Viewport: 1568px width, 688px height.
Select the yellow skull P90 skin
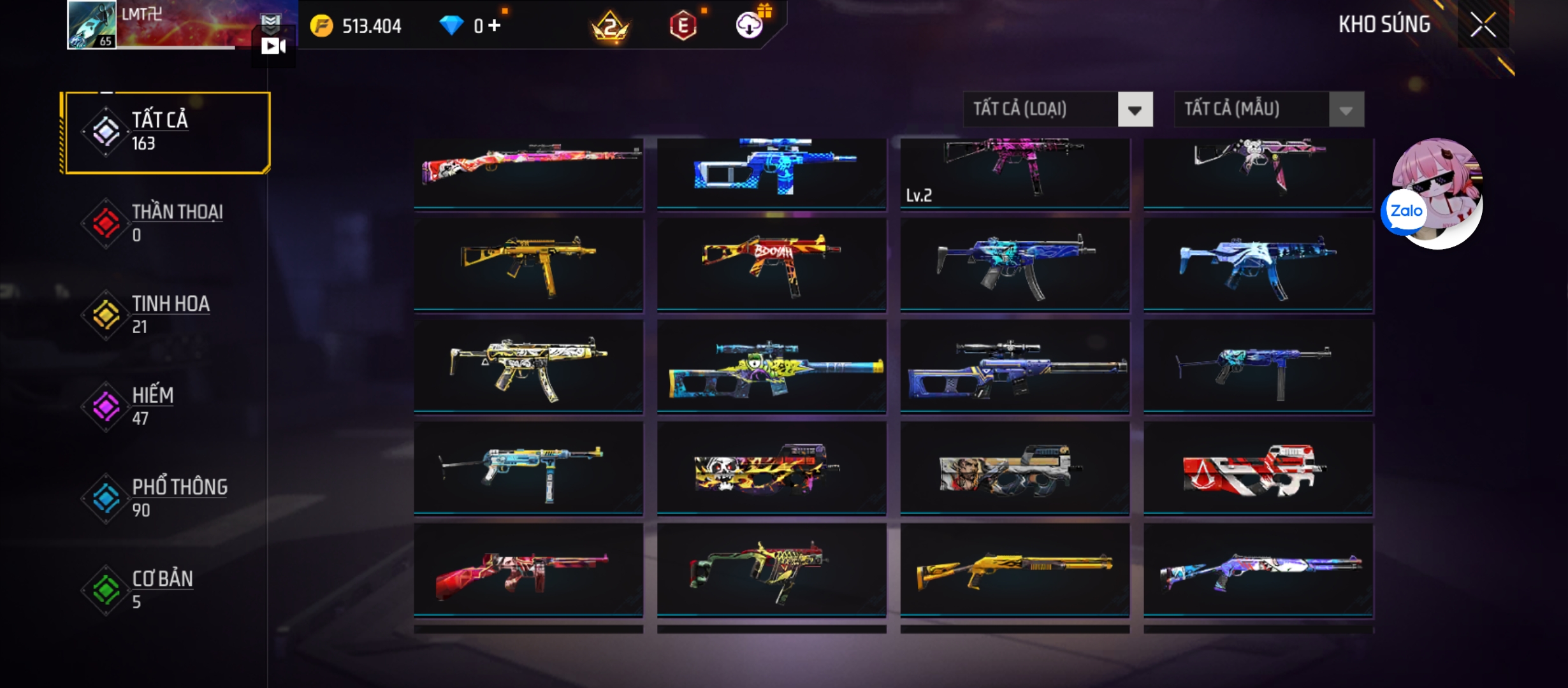(771, 468)
